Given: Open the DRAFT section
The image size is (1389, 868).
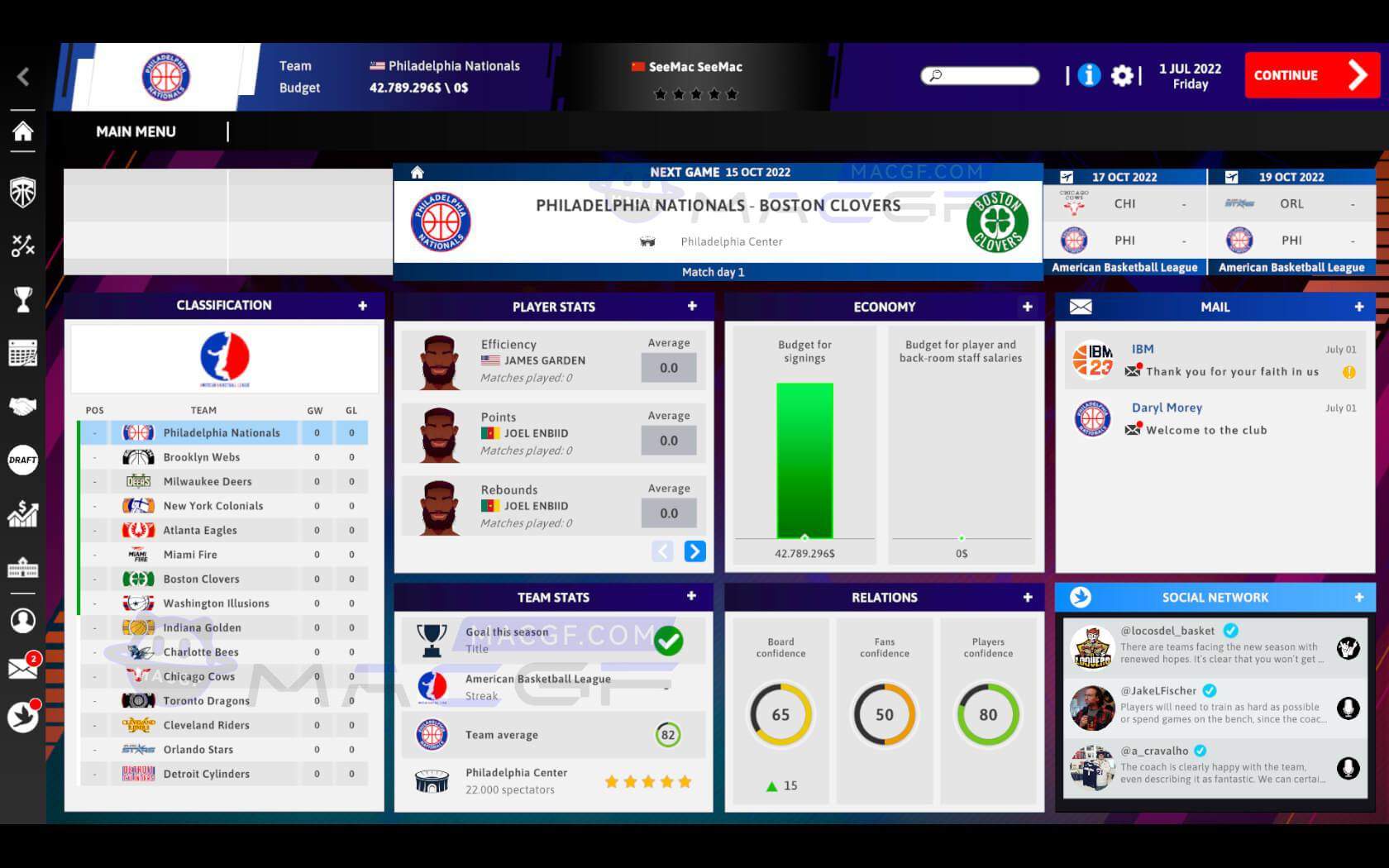Looking at the screenshot, I should coord(23,460).
